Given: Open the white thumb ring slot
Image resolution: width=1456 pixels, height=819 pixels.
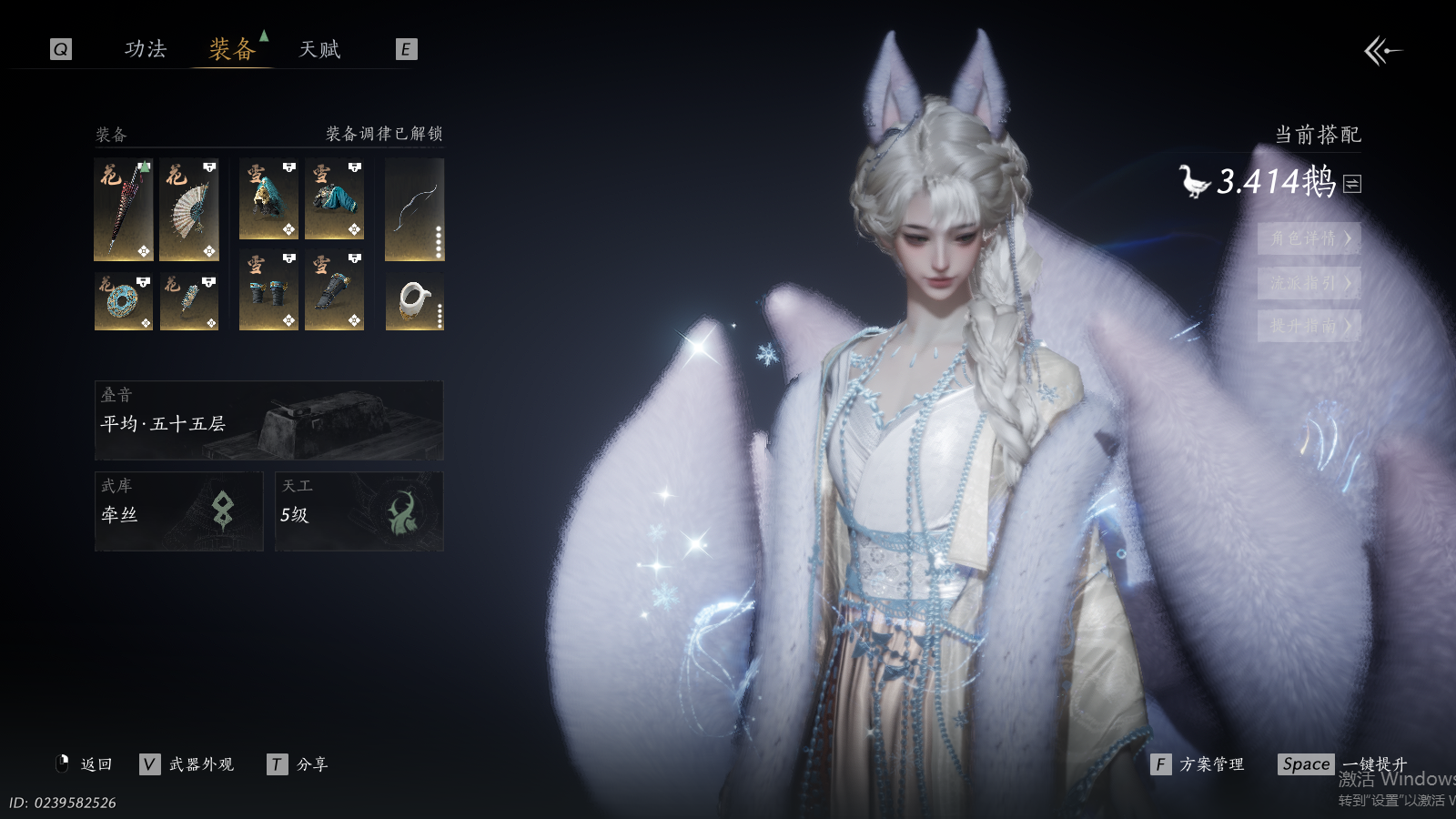Looking at the screenshot, I should click(414, 301).
